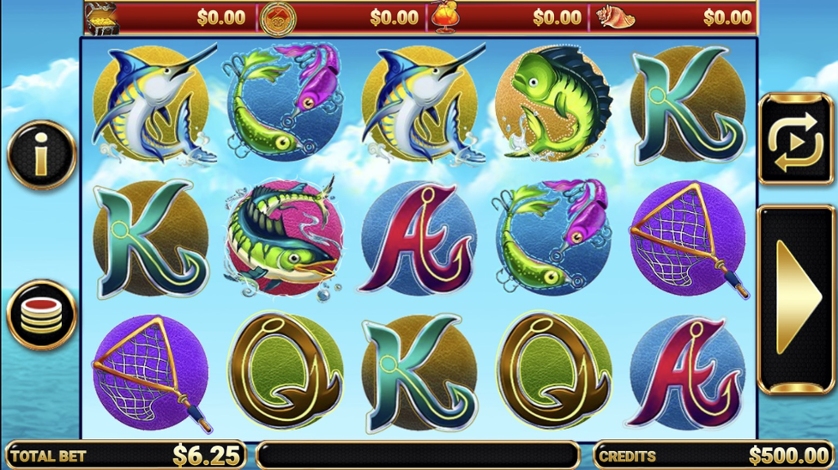The height and width of the screenshot is (470, 838).
Task: Open the info paytable button
Action: tap(41, 154)
